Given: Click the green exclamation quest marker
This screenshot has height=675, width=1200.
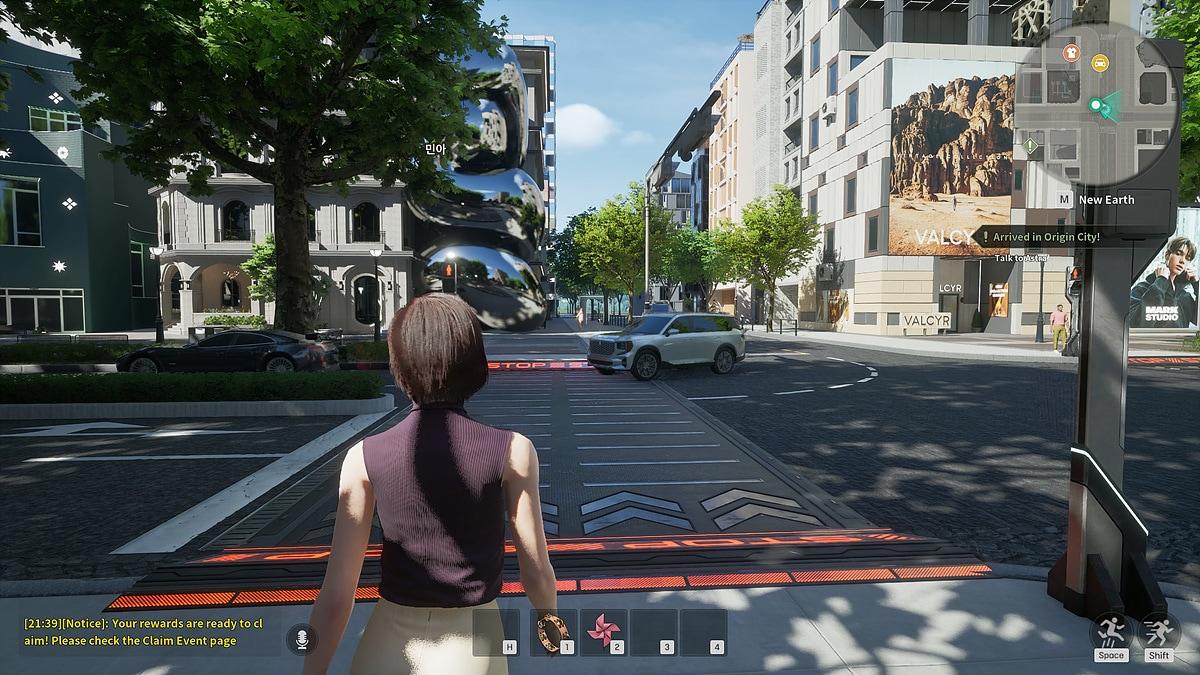Looking at the screenshot, I should pyautogui.click(x=1031, y=145).
